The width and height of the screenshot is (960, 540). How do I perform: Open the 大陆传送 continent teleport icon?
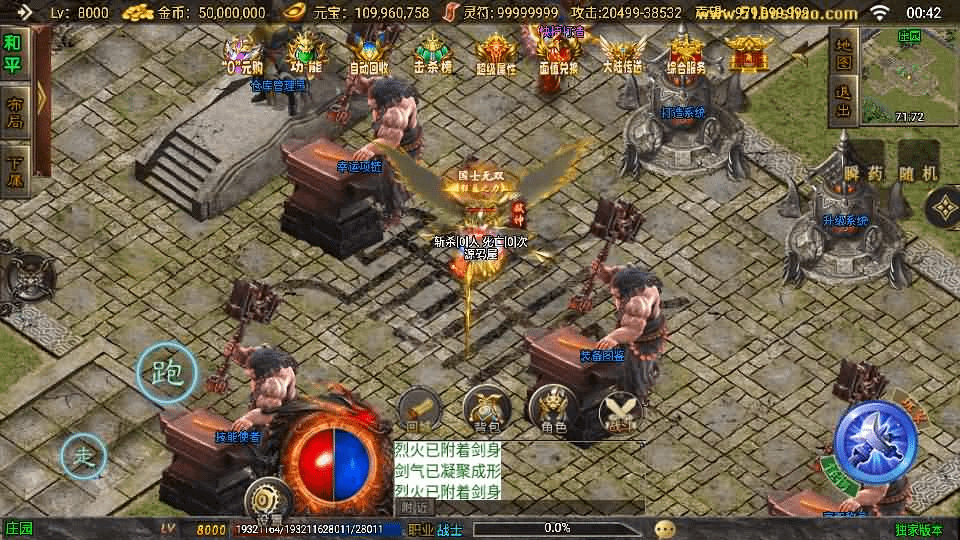(622, 53)
